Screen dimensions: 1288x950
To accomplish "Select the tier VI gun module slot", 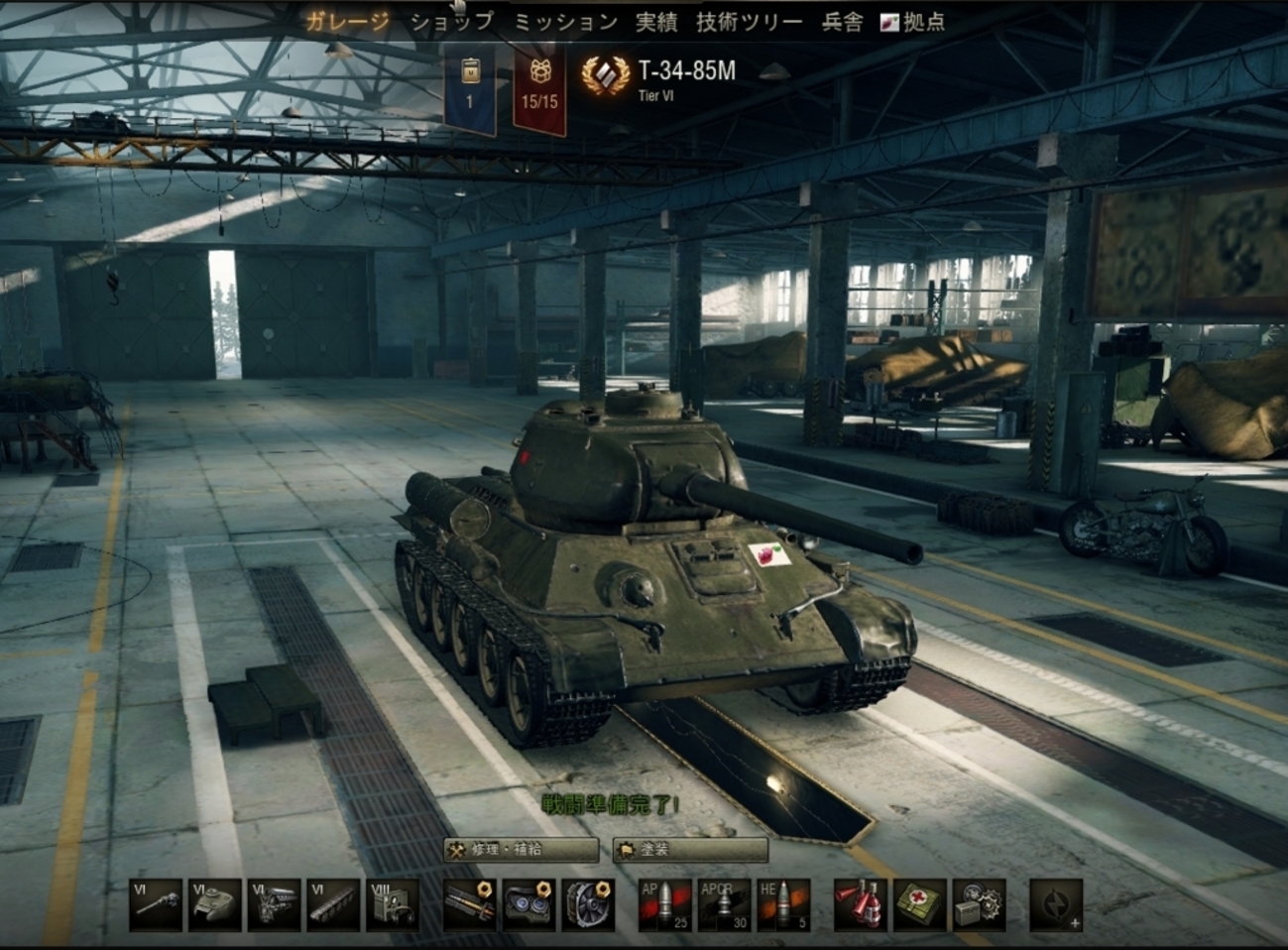I will pyautogui.click(x=157, y=904).
